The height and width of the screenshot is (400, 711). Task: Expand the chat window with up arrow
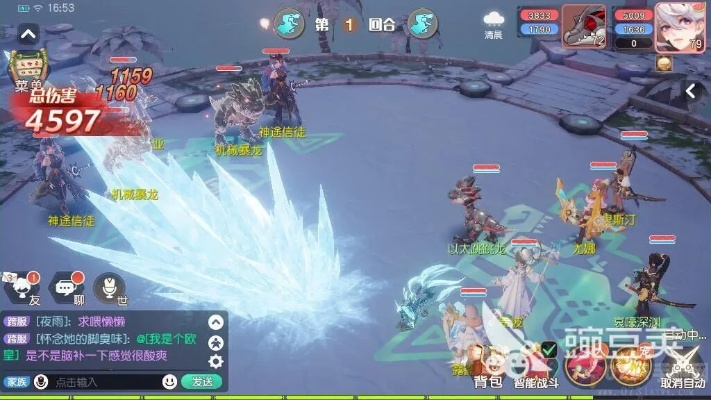point(215,322)
